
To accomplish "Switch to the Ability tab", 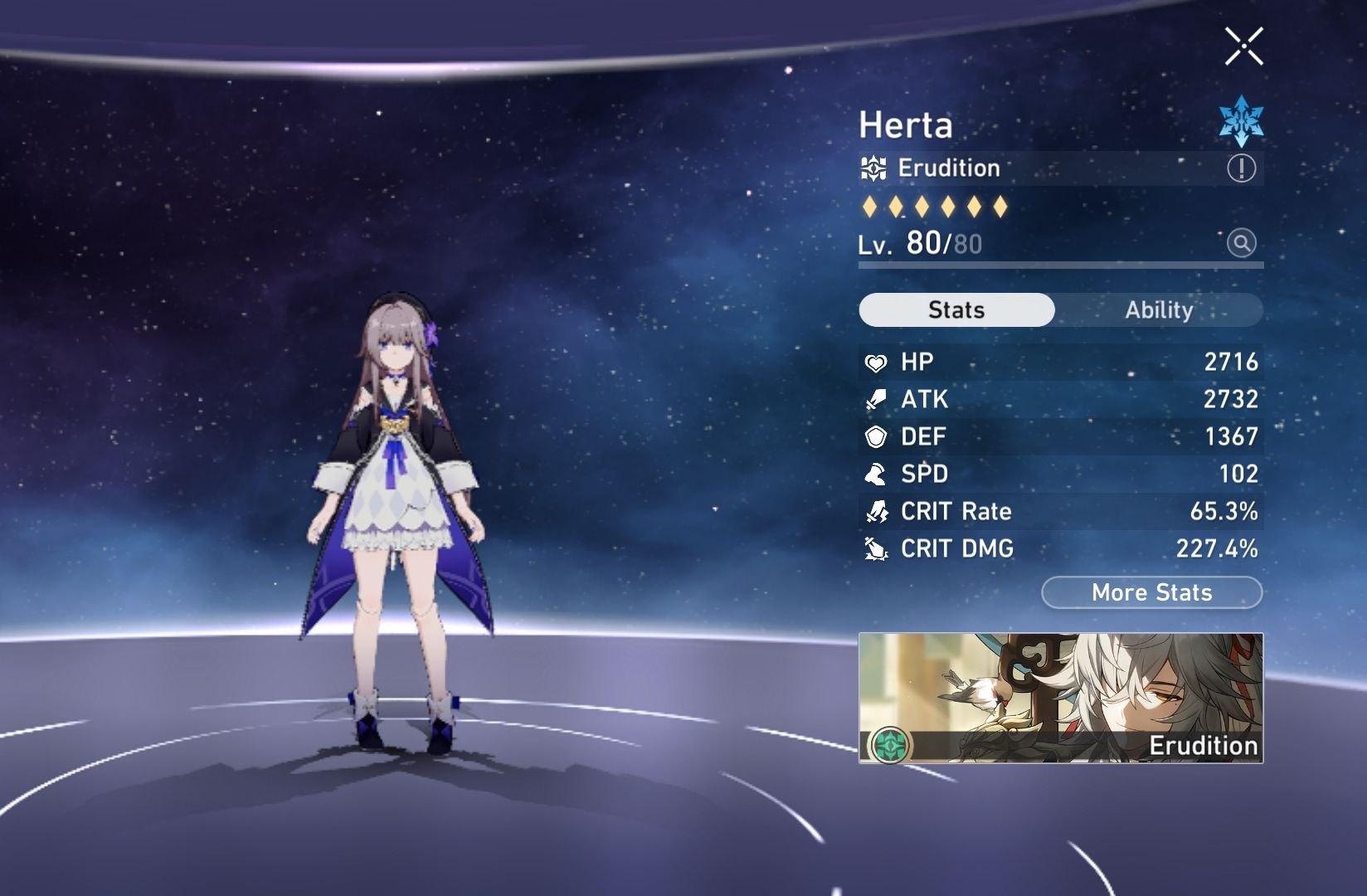I will [1158, 309].
